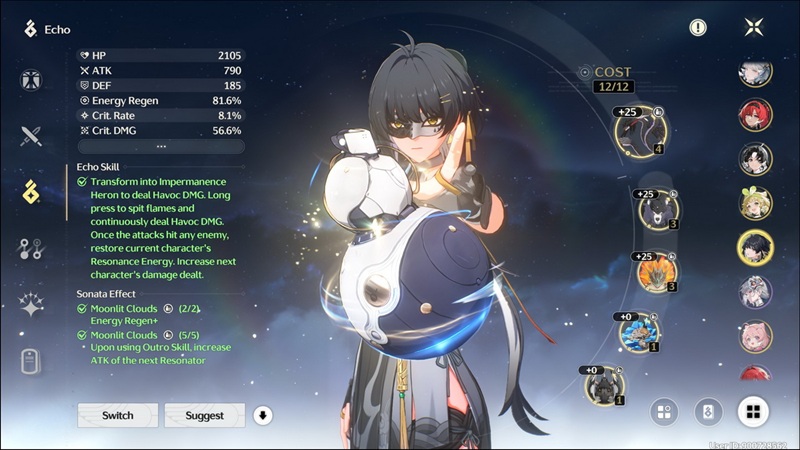Expand the stats list with the ellipsis bar
800x450 pixels.
[x=161, y=146]
